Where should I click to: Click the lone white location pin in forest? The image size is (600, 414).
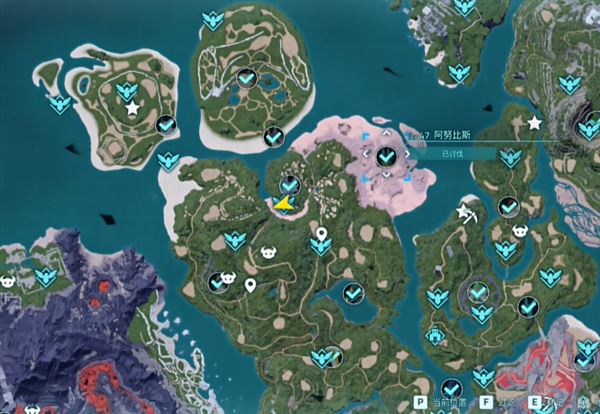[x=249, y=287]
